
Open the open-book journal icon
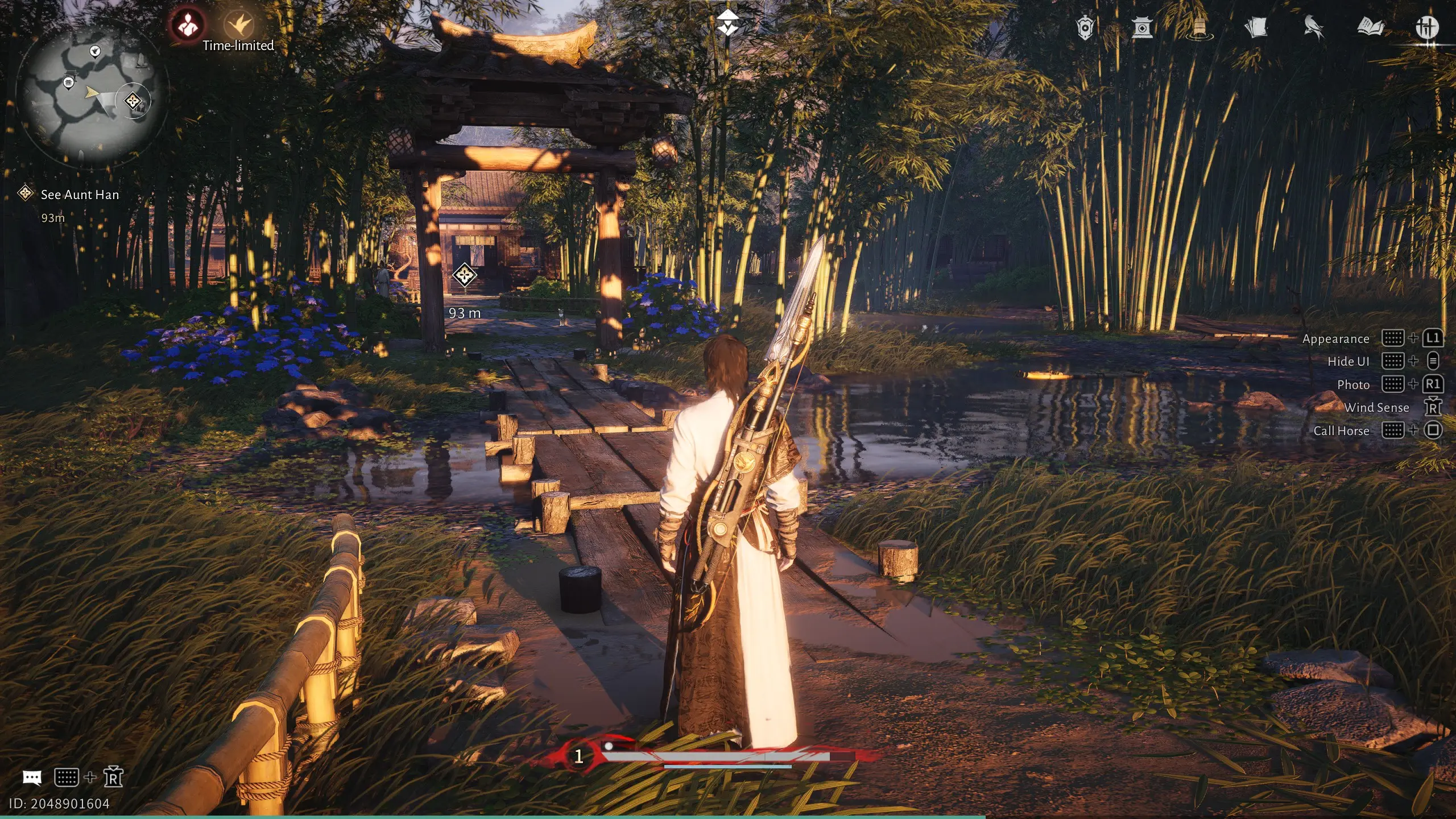click(x=1370, y=27)
